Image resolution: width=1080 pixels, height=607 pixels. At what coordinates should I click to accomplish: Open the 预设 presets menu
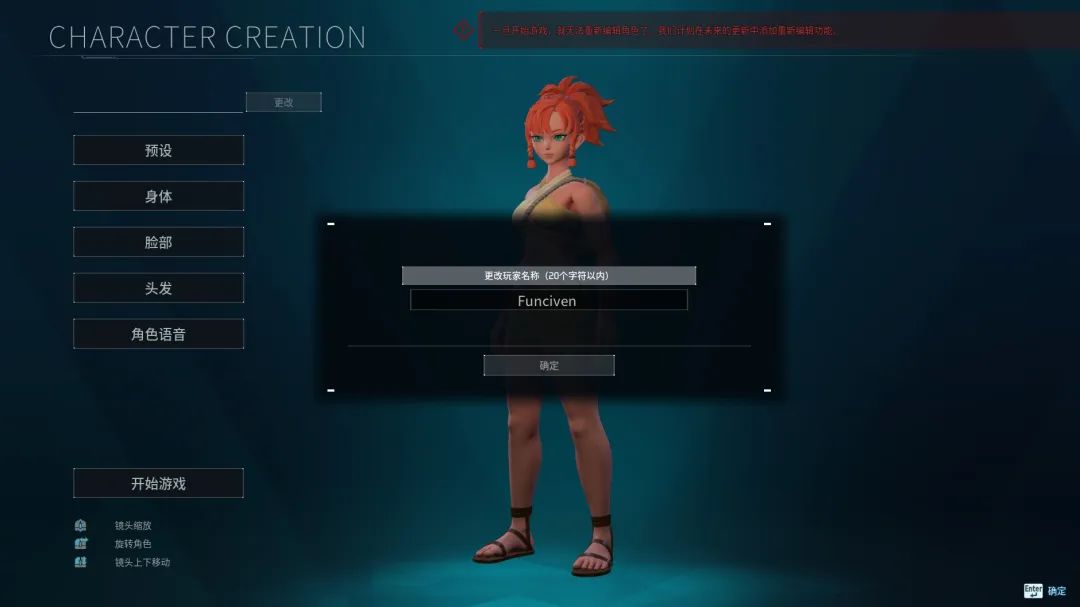[x=158, y=150]
